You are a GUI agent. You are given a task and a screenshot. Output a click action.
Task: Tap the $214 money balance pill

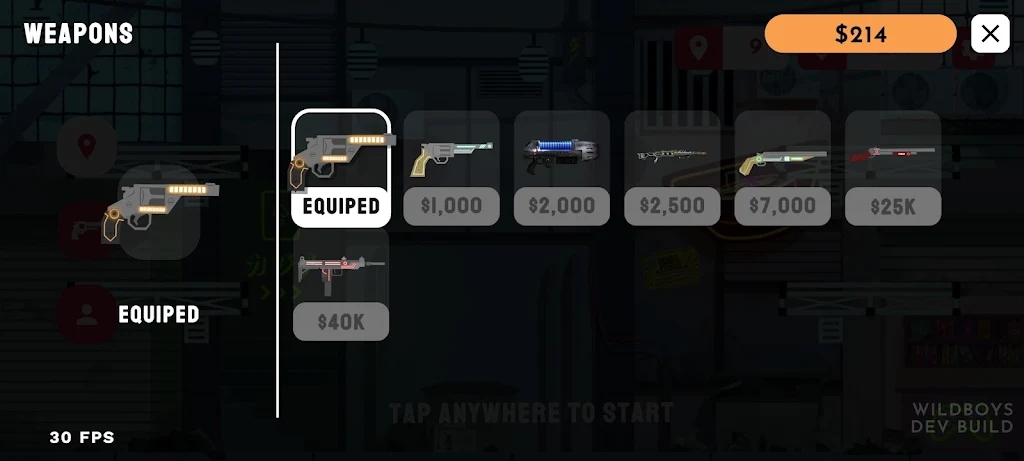(861, 34)
